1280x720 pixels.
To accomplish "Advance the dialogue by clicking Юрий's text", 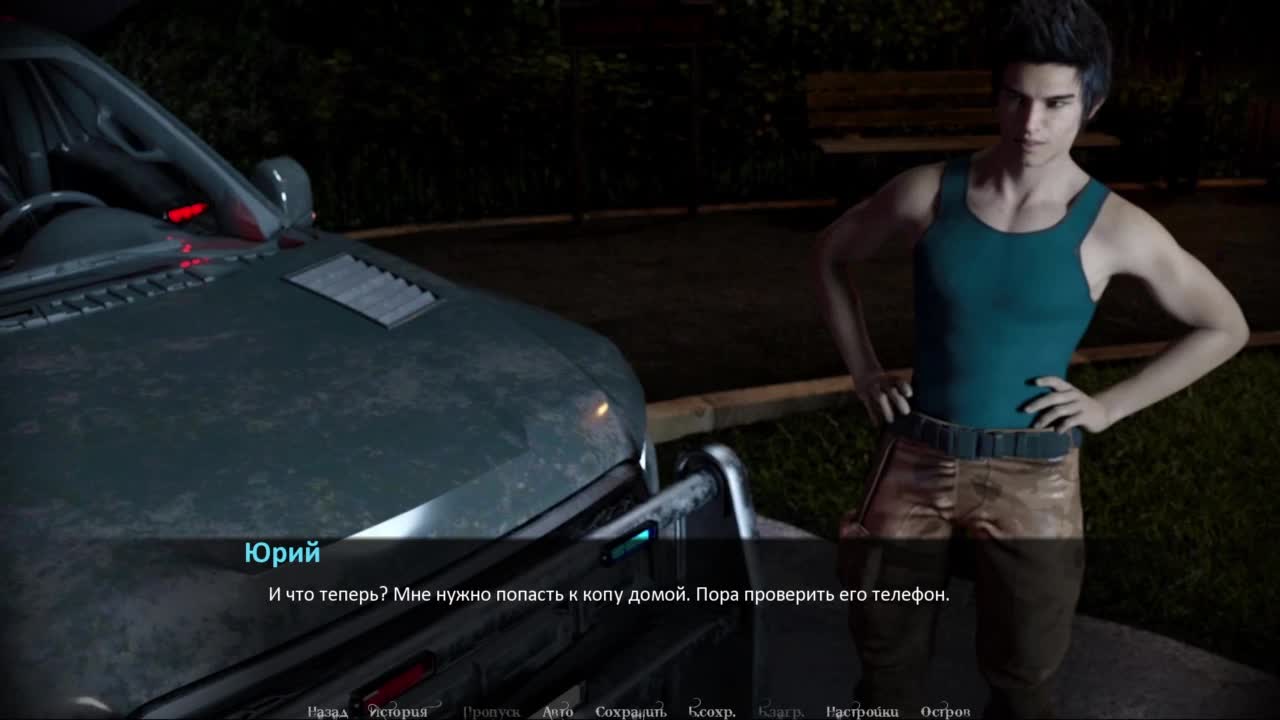I will (608, 594).
